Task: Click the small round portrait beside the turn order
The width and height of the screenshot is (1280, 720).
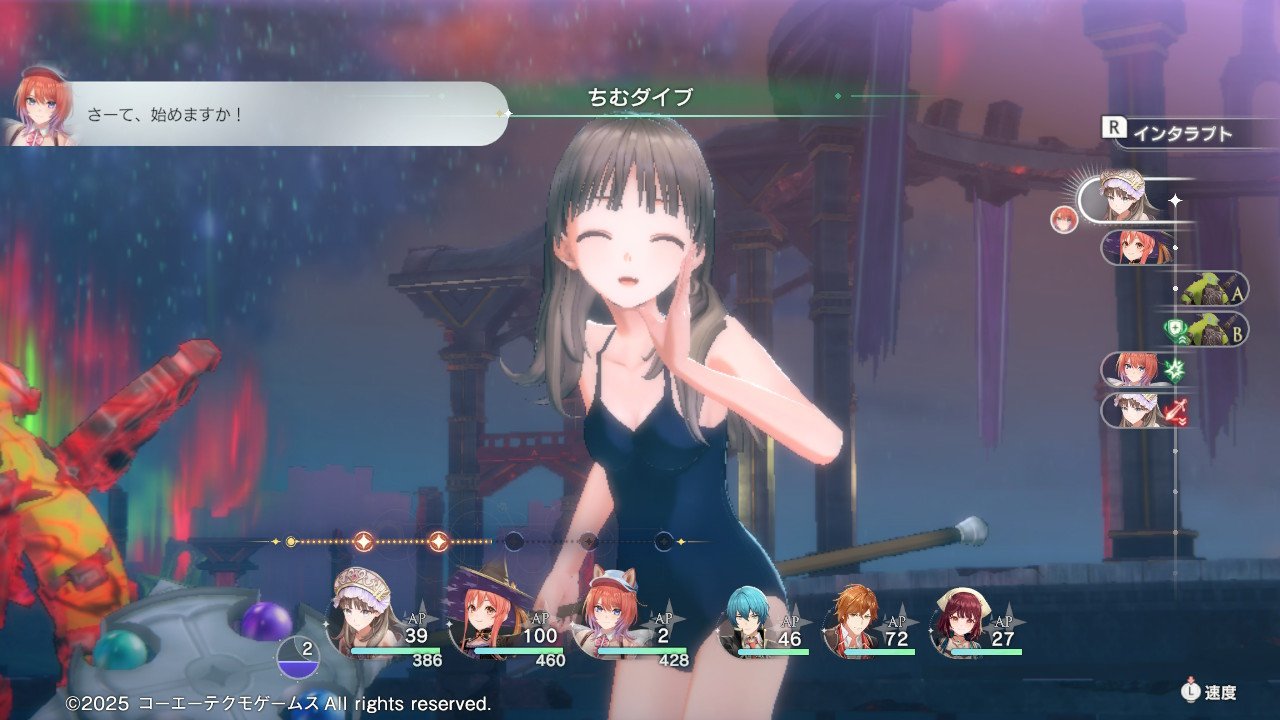Action: pos(1063,219)
